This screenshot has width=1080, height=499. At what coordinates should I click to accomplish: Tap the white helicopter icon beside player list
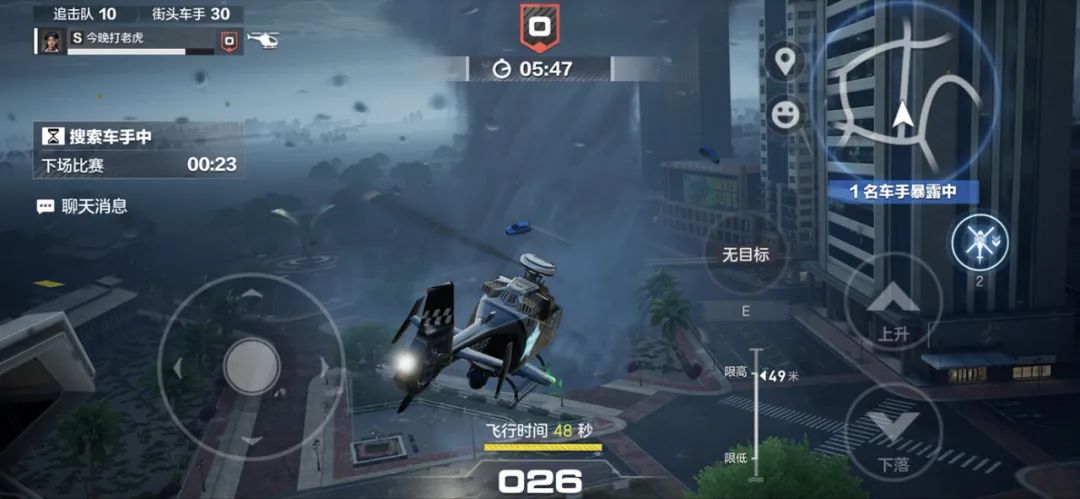pos(262,41)
